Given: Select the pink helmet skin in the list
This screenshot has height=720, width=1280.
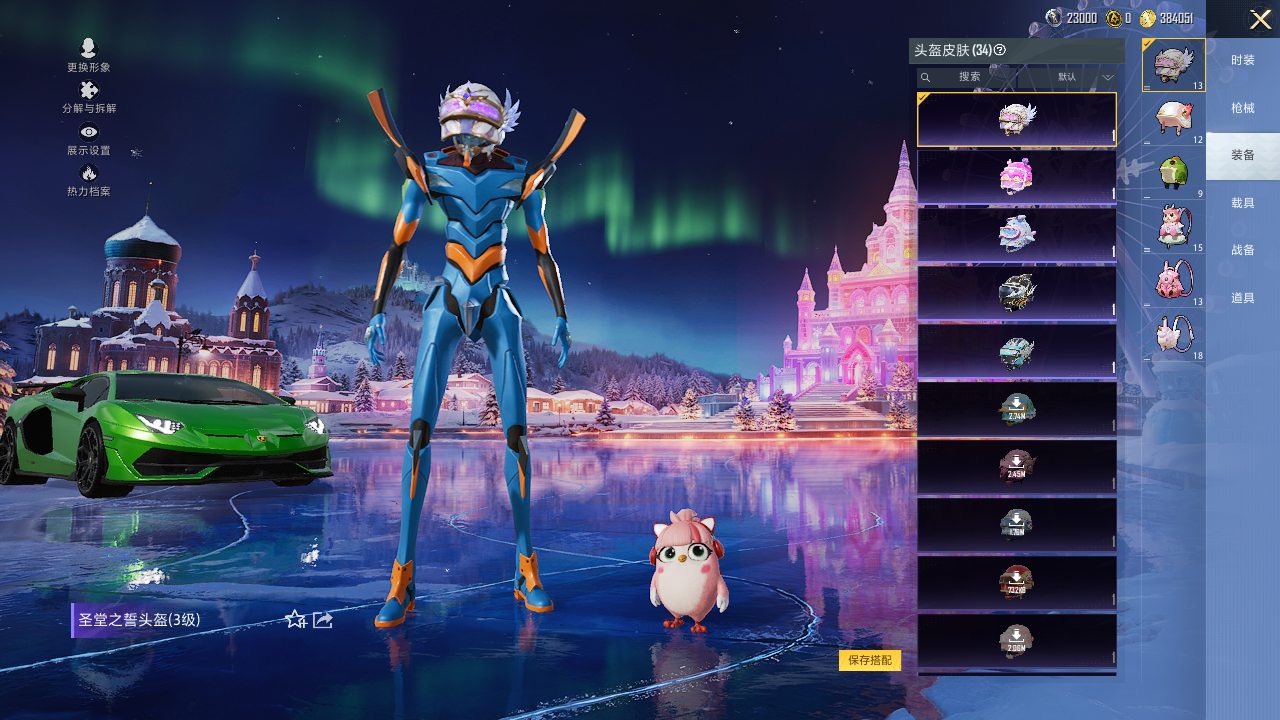Looking at the screenshot, I should (x=1016, y=177).
